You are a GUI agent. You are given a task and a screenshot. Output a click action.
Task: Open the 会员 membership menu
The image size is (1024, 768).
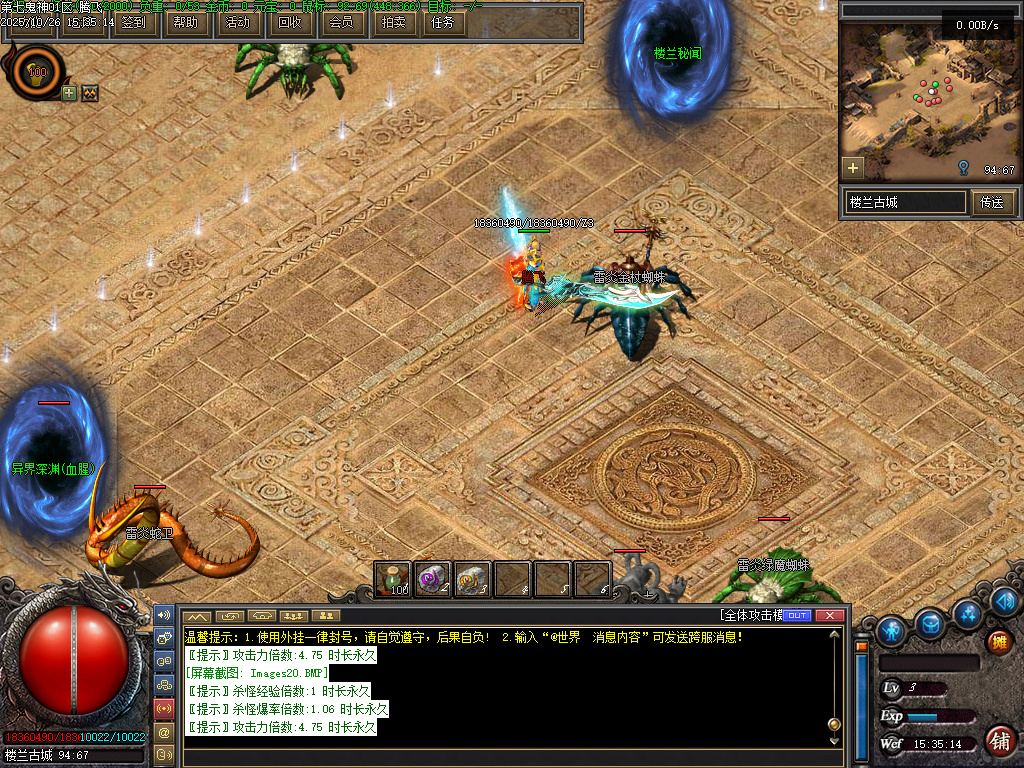(342, 22)
